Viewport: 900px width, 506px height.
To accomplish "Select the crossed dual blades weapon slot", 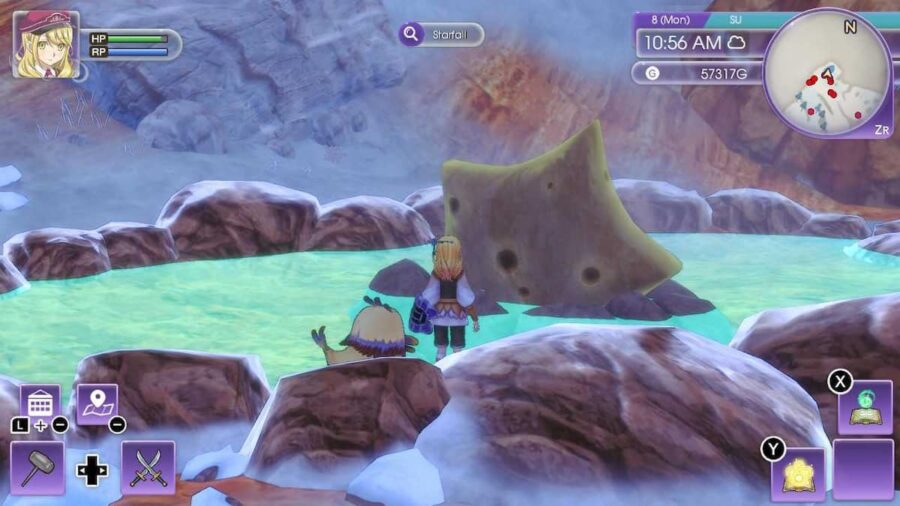I will tap(148, 468).
